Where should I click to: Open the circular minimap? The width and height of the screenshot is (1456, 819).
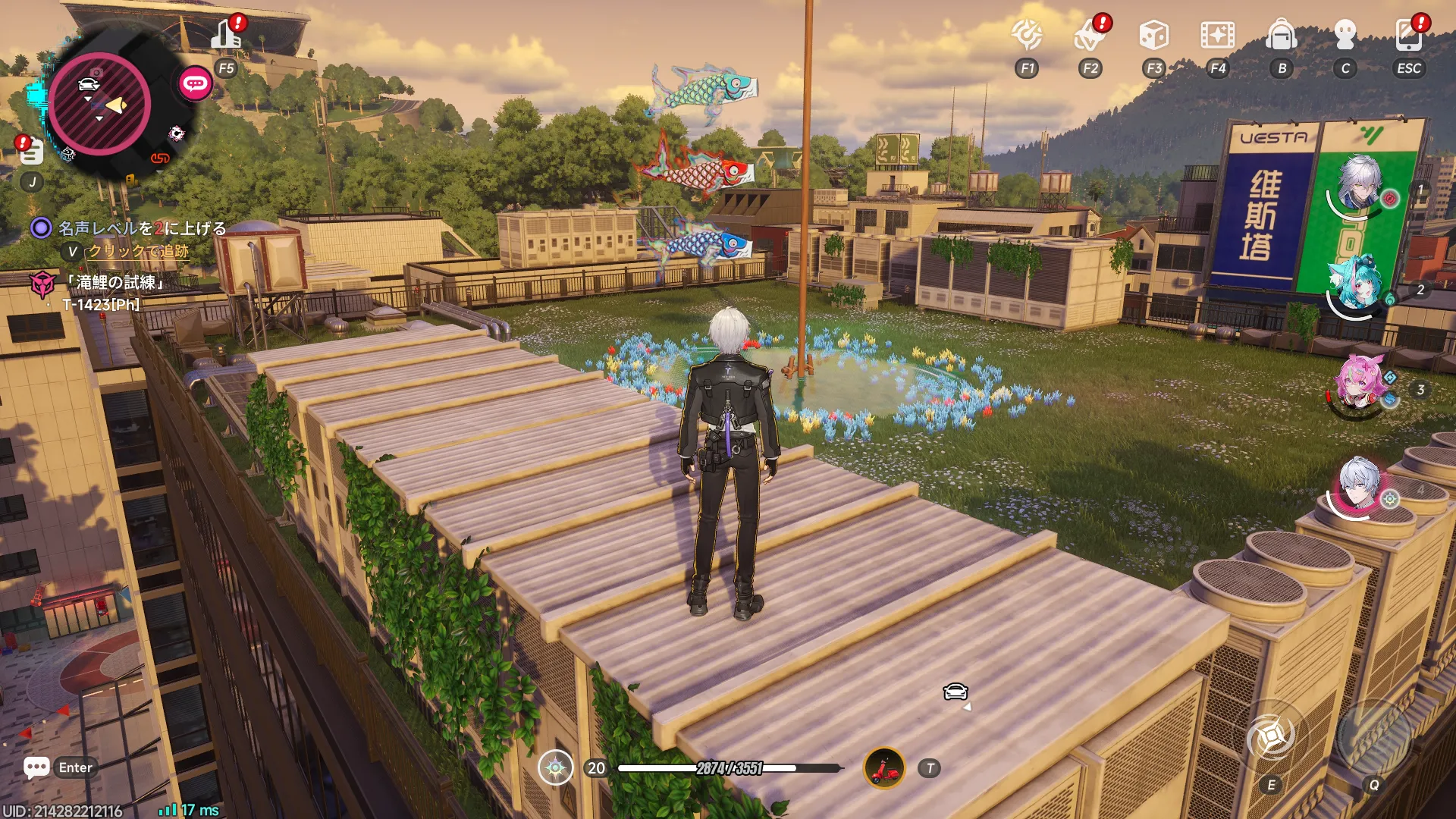(99, 104)
